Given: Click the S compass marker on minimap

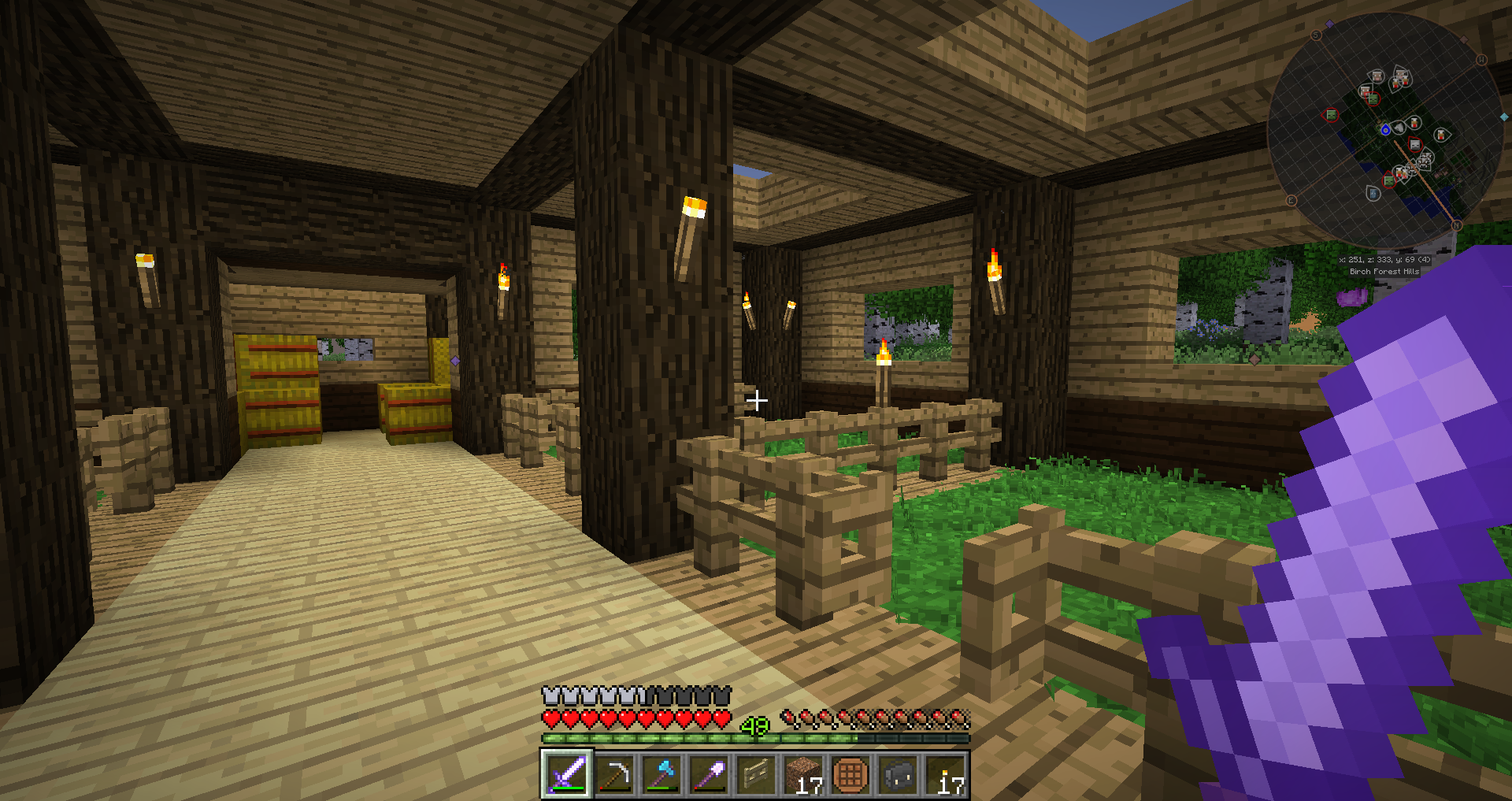Looking at the screenshot, I should 1316,35.
